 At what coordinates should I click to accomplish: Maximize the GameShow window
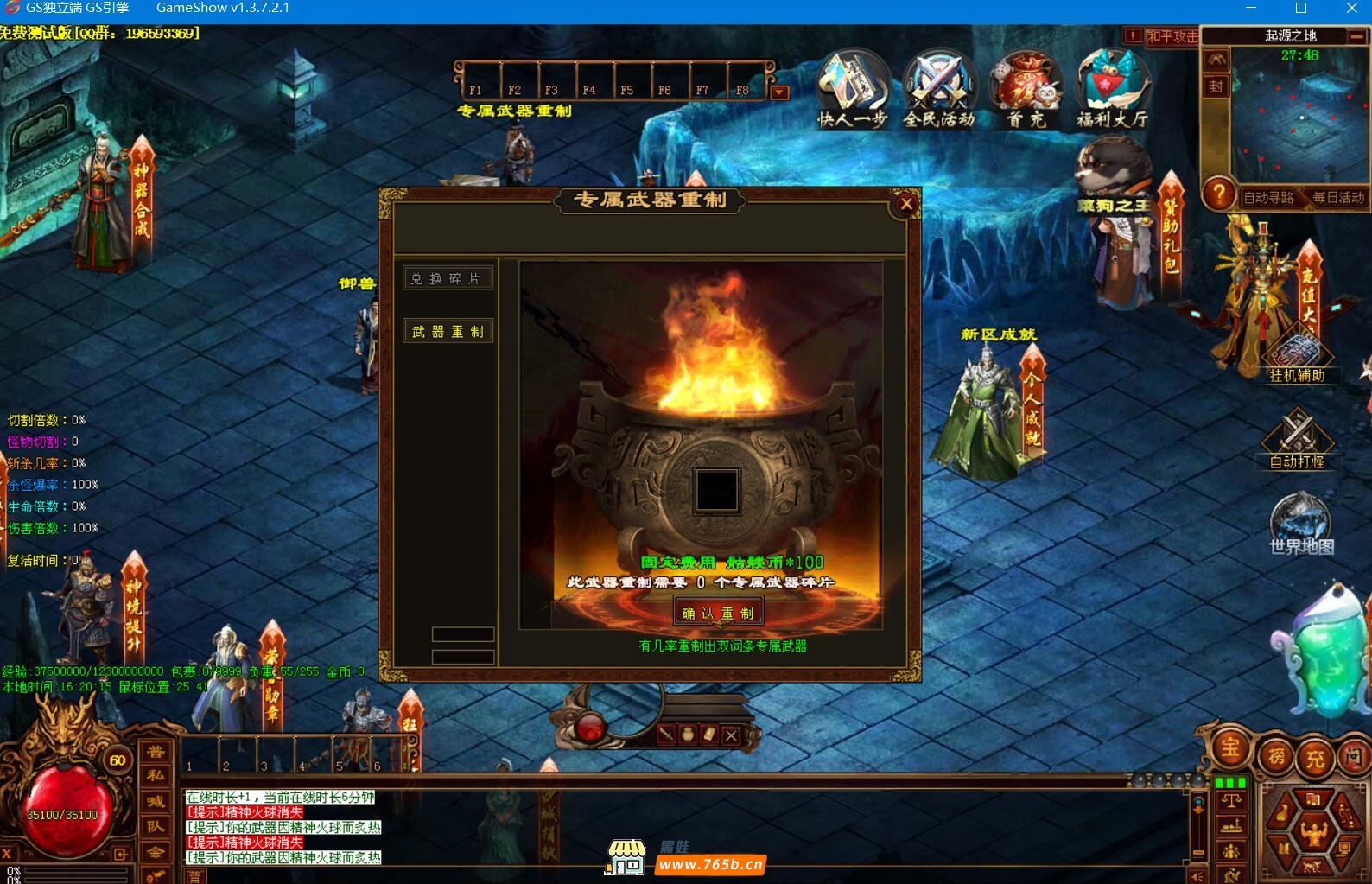pos(1301,9)
